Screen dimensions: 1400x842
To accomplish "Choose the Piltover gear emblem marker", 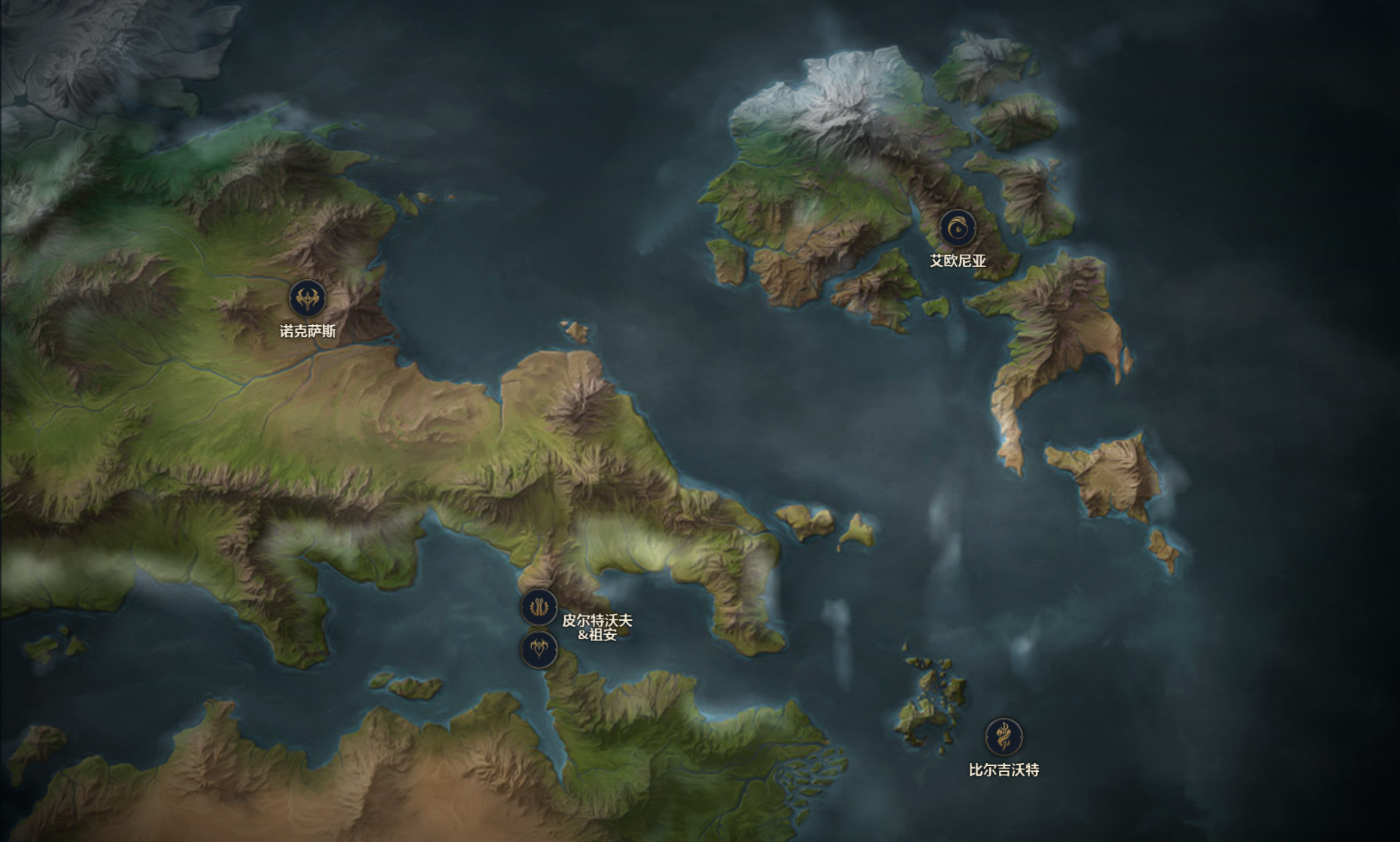I will pyautogui.click(x=539, y=606).
